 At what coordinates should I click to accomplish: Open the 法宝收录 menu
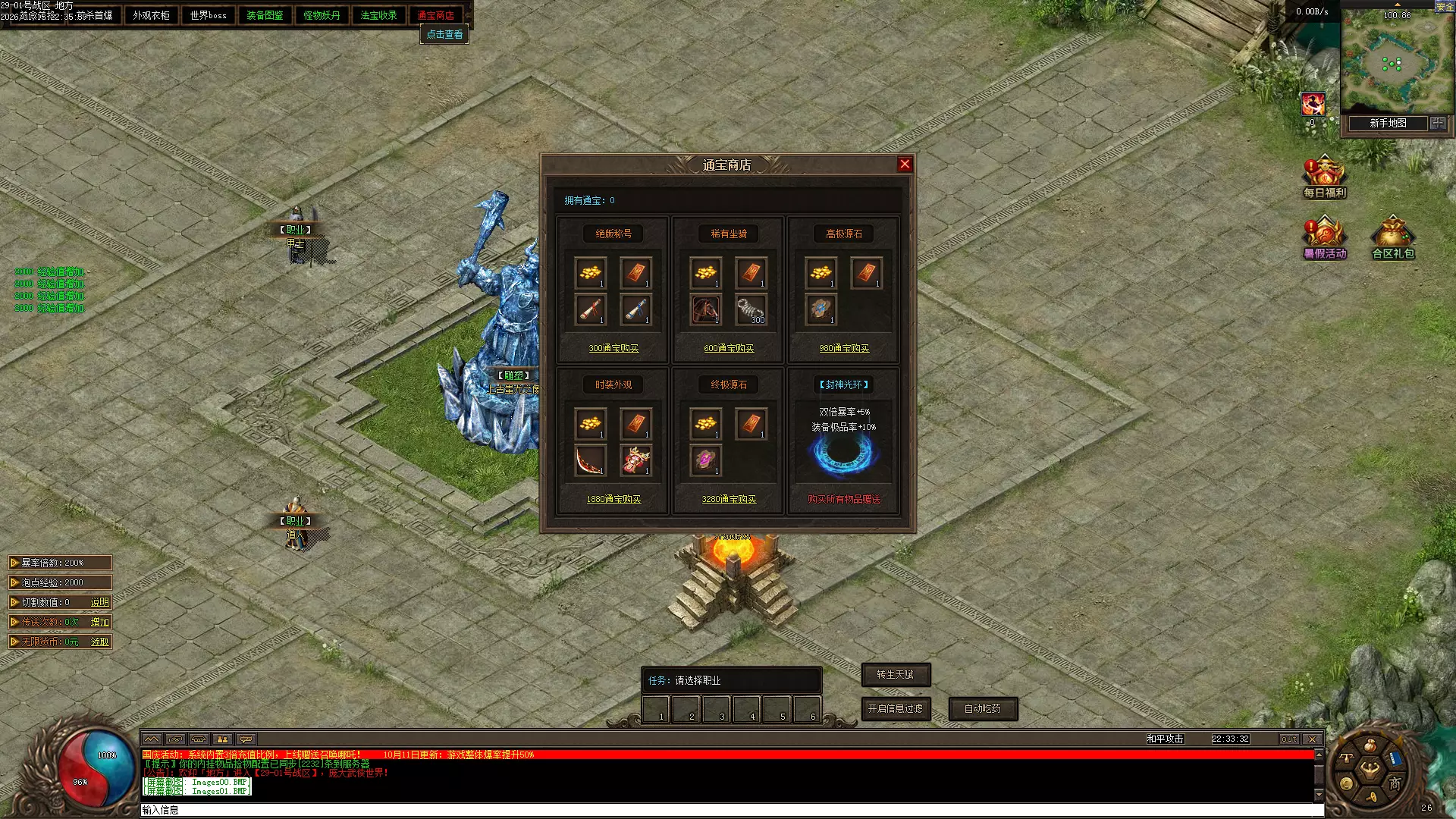(378, 15)
